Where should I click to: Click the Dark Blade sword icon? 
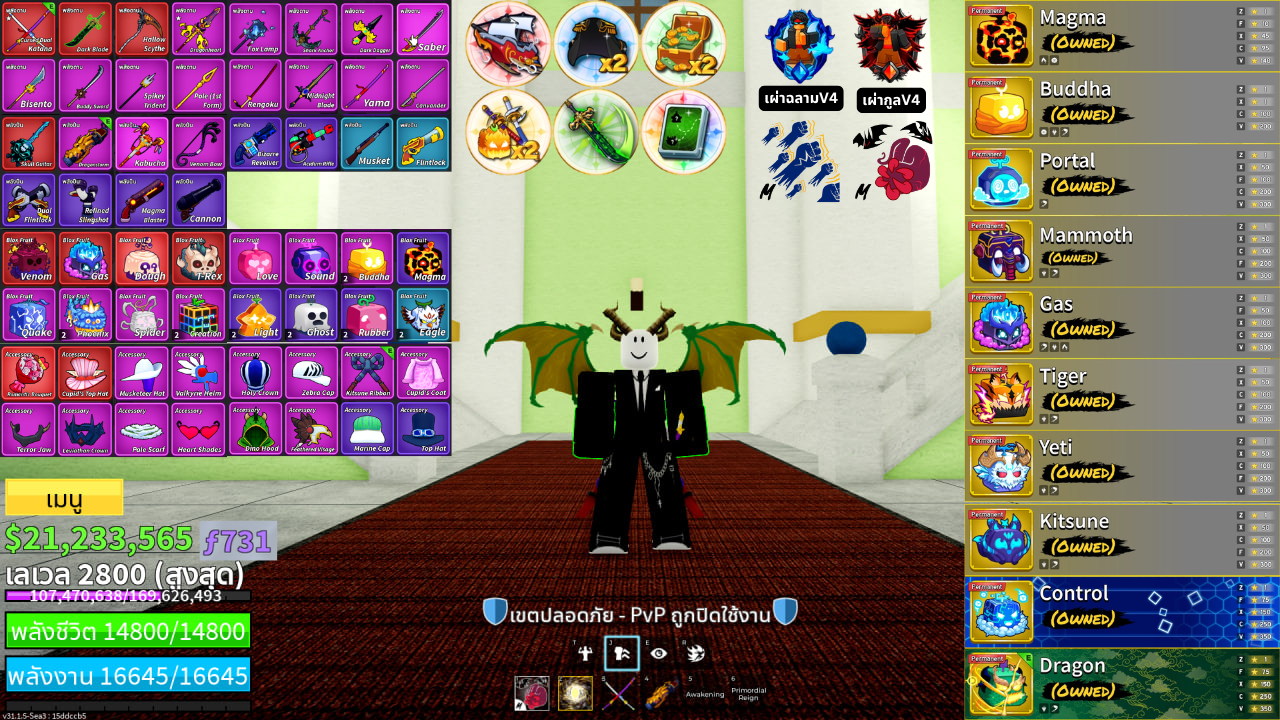(86, 30)
